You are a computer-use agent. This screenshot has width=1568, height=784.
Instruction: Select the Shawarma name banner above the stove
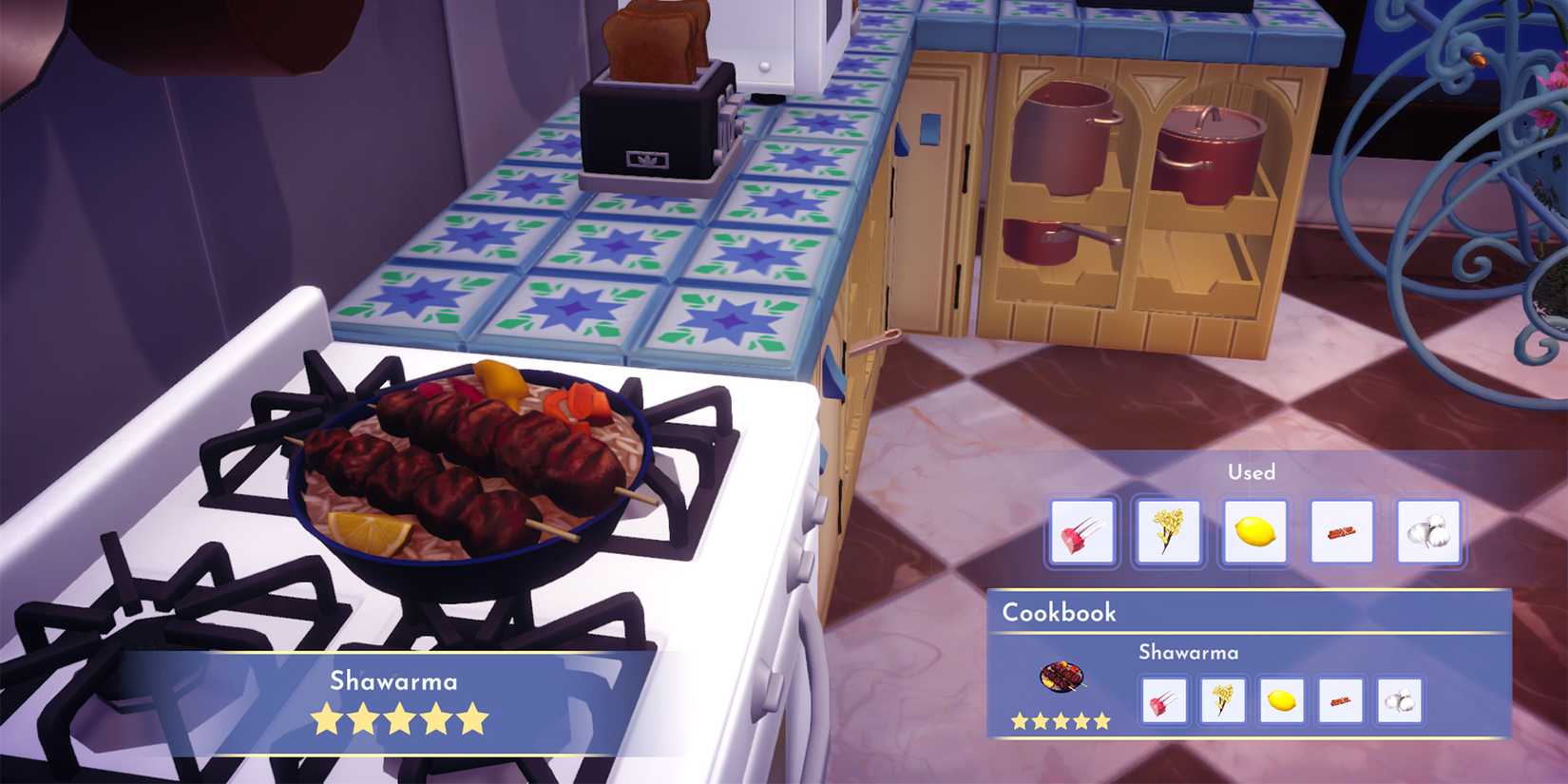392,680
